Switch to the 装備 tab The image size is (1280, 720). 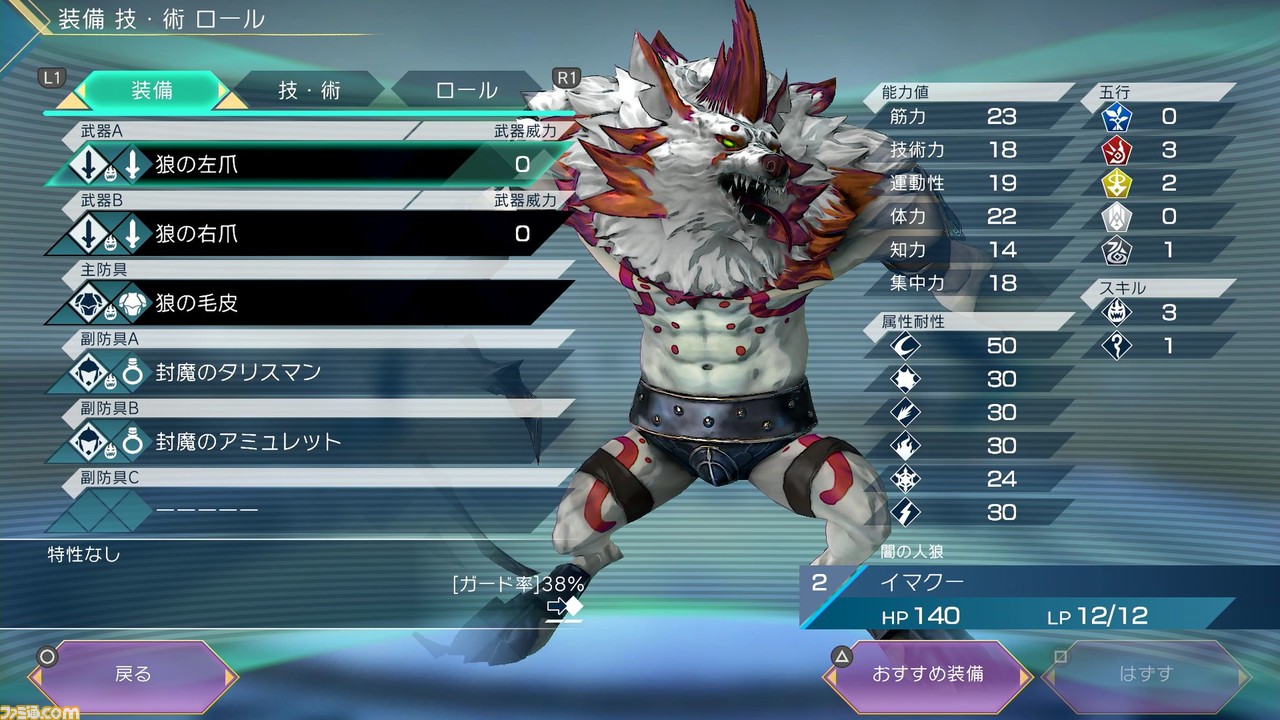152,90
